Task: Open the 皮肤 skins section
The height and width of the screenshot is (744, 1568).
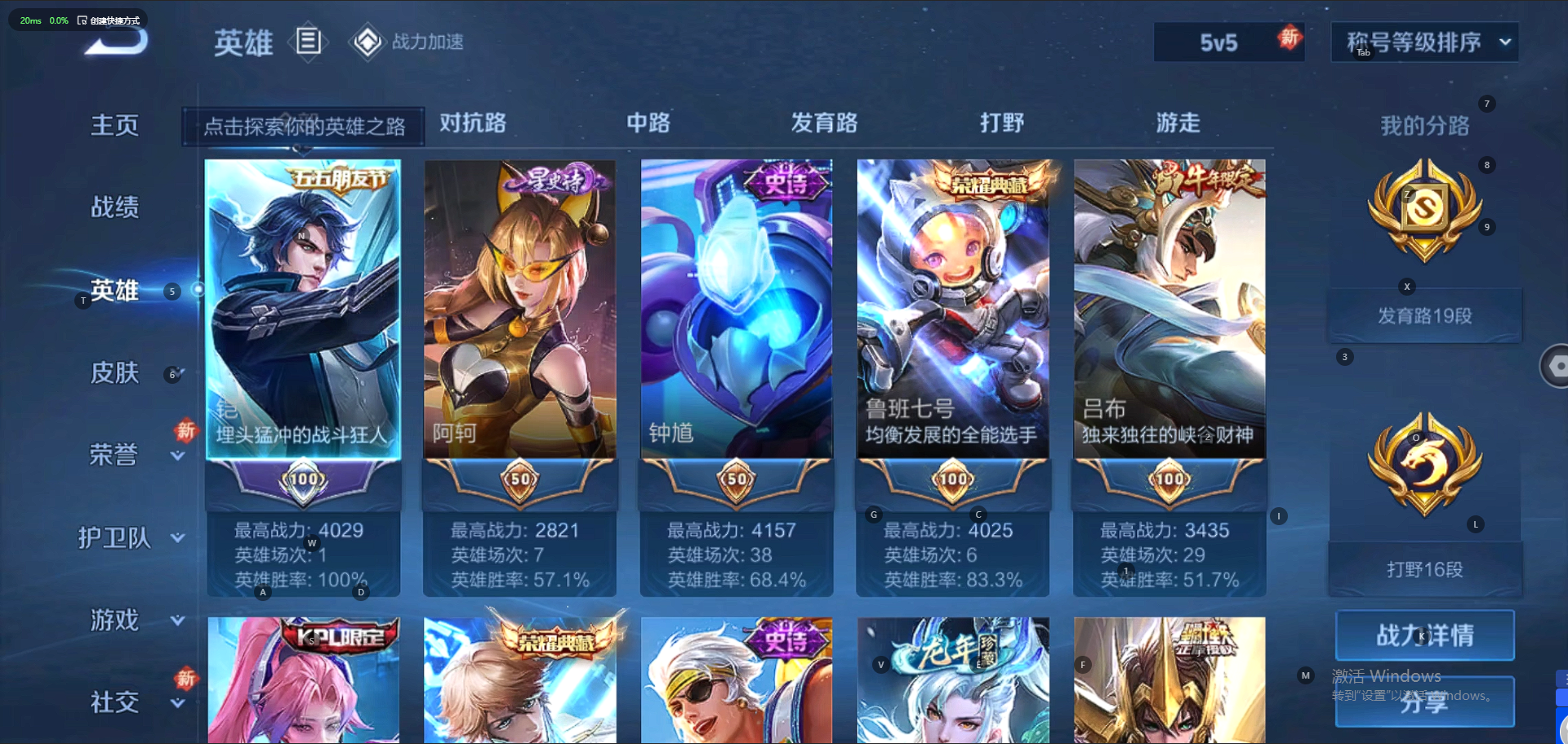Action: (x=114, y=373)
